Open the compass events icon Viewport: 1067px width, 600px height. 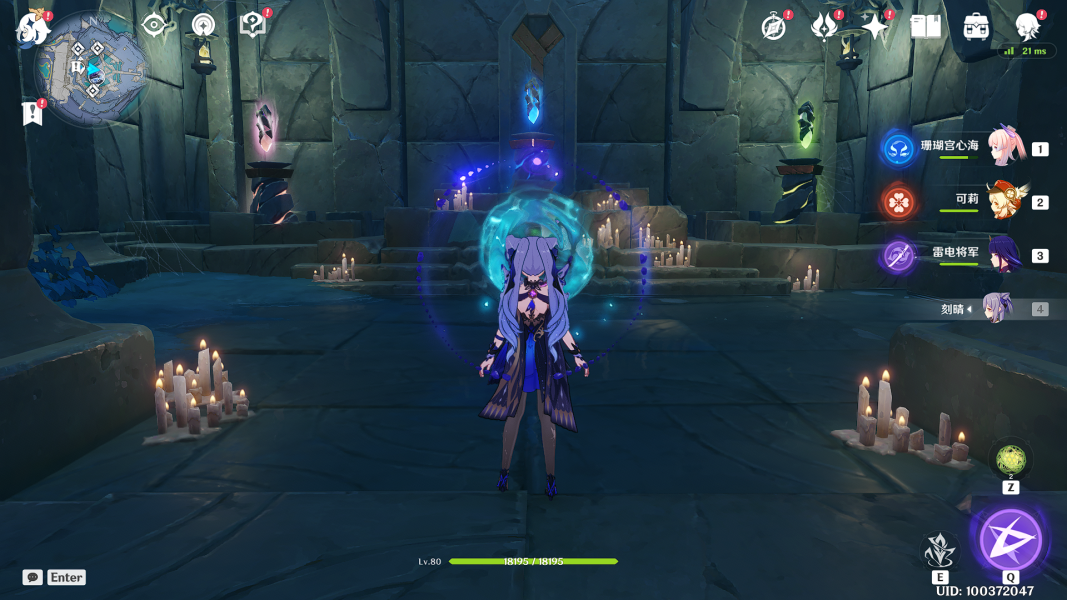pos(773,27)
